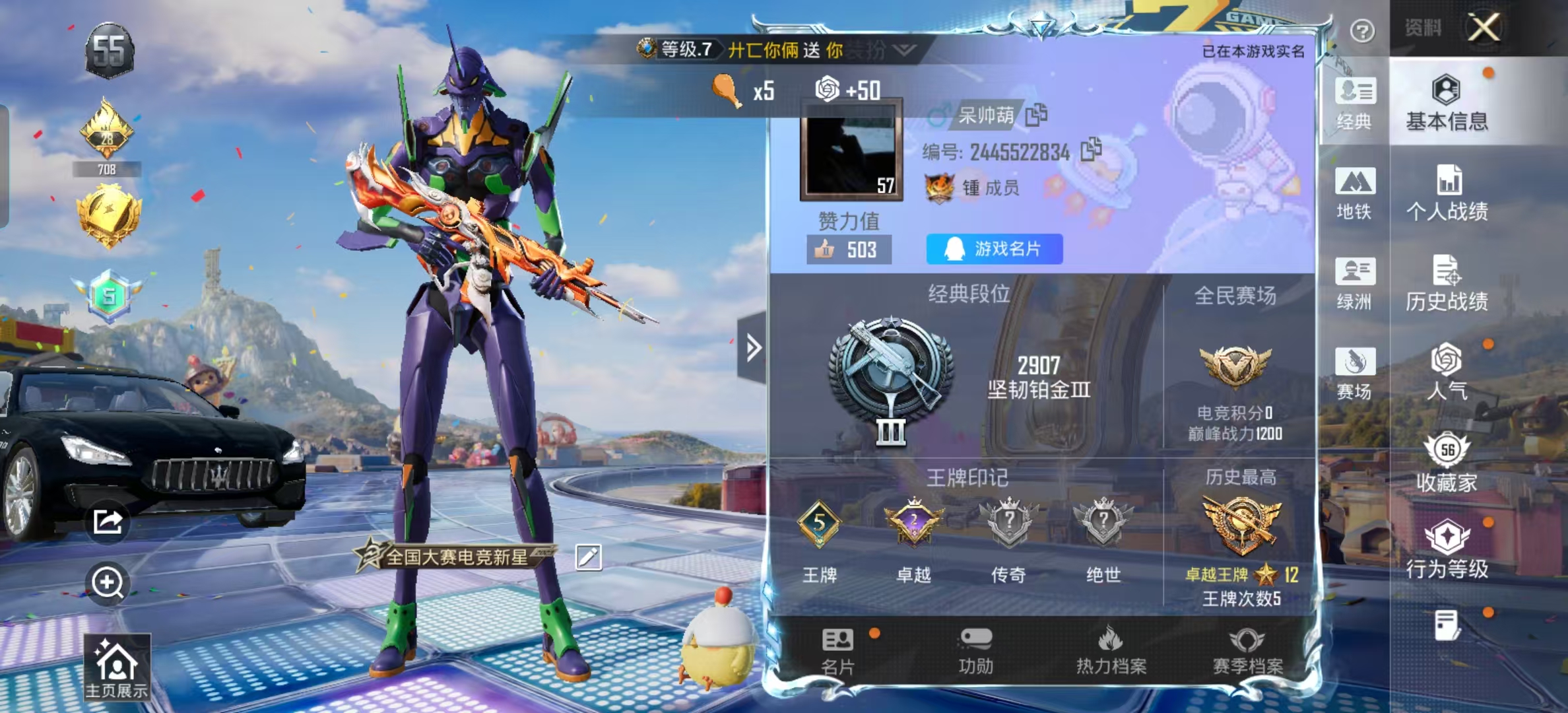This screenshot has width=1568, height=713.
Task: Switch to the 赛场 arena tab
Action: (x=1354, y=373)
